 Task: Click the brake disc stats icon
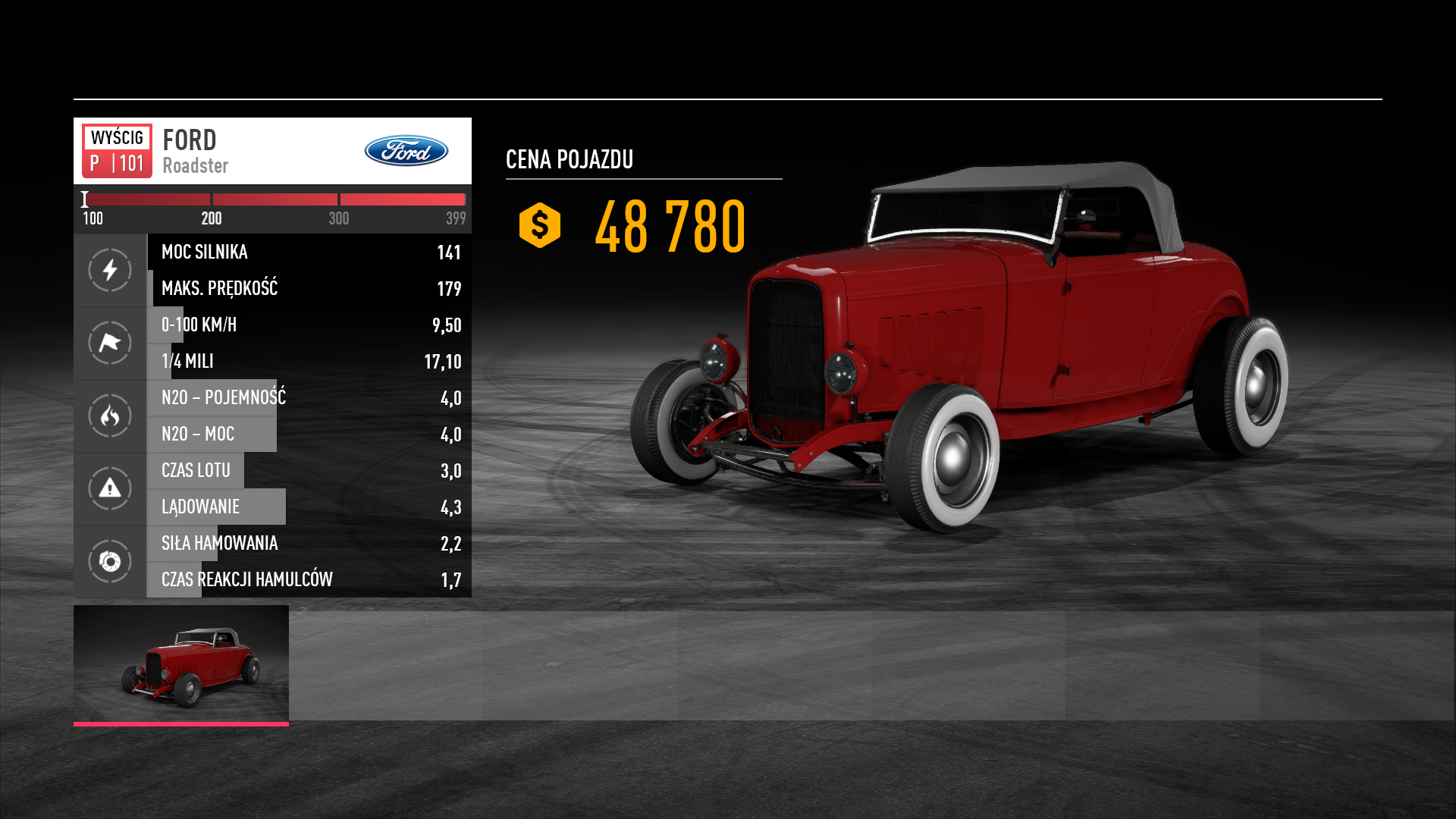click(x=110, y=561)
